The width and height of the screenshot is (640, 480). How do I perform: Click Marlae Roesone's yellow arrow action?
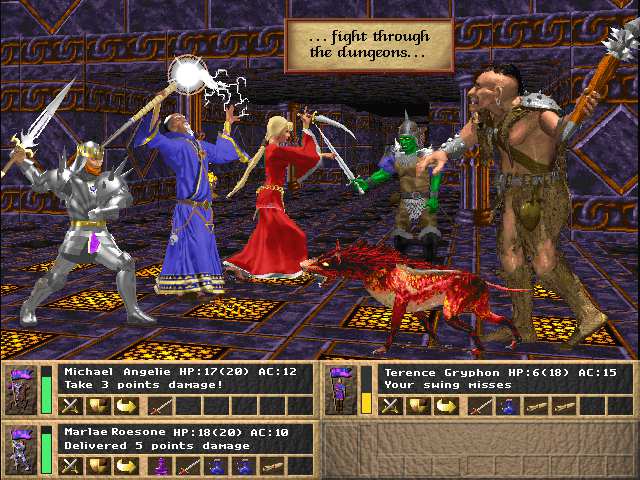(x=127, y=465)
